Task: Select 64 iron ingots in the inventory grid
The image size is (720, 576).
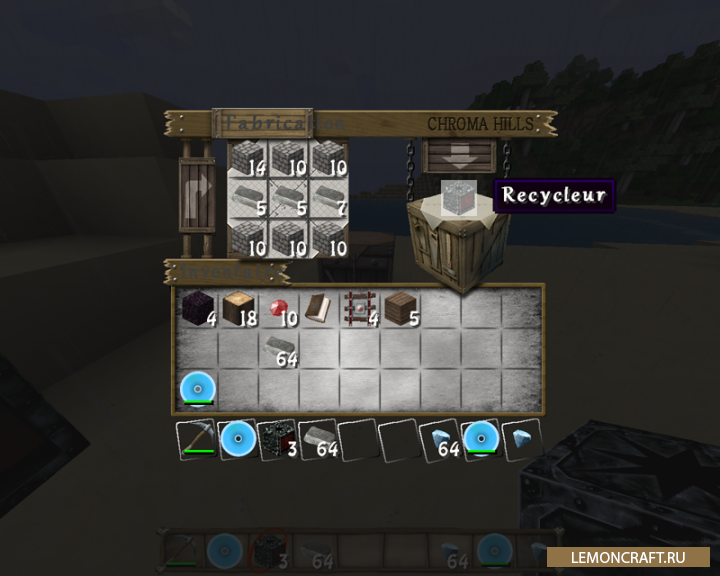Action: point(279,349)
